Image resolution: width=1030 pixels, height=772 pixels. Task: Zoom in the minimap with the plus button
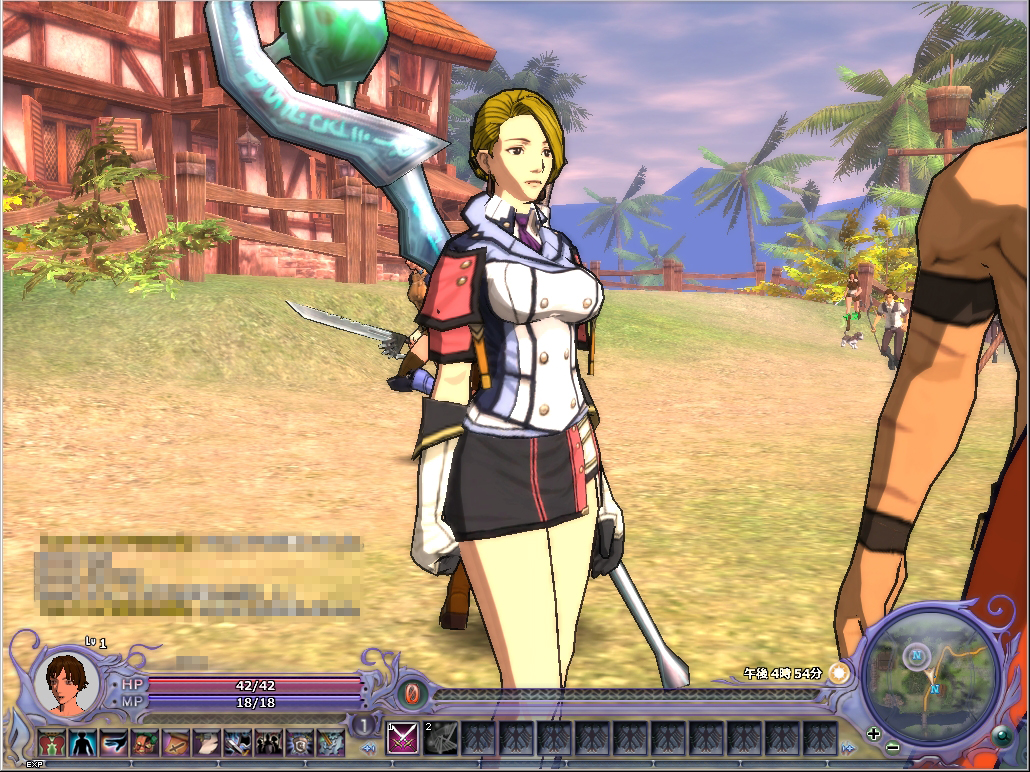[x=875, y=733]
